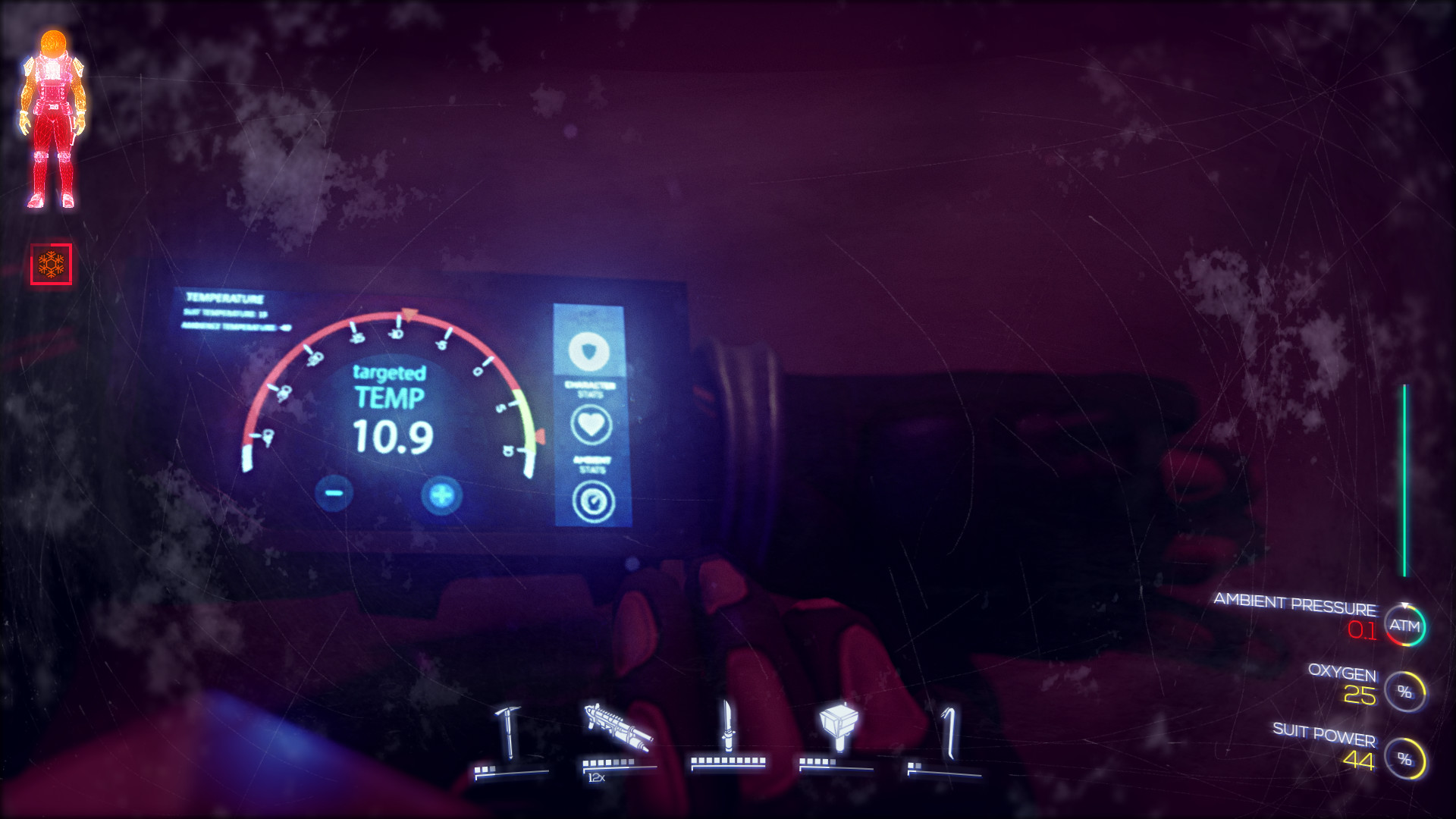The width and height of the screenshot is (1456, 819).
Task: Click the targeted TEMP 10.9 display
Action: (x=390, y=407)
